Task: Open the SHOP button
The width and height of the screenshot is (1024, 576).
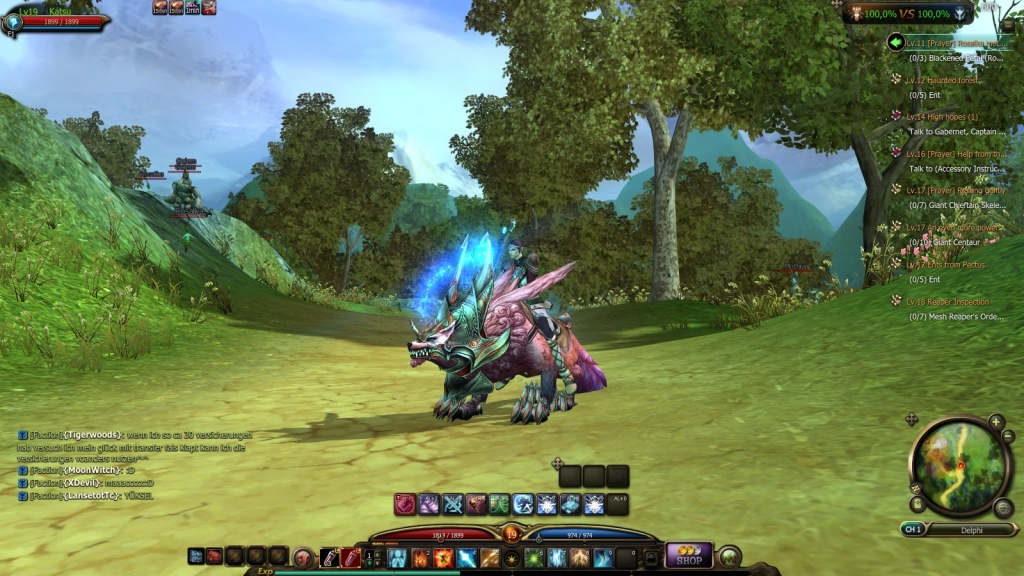Action: 689,556
